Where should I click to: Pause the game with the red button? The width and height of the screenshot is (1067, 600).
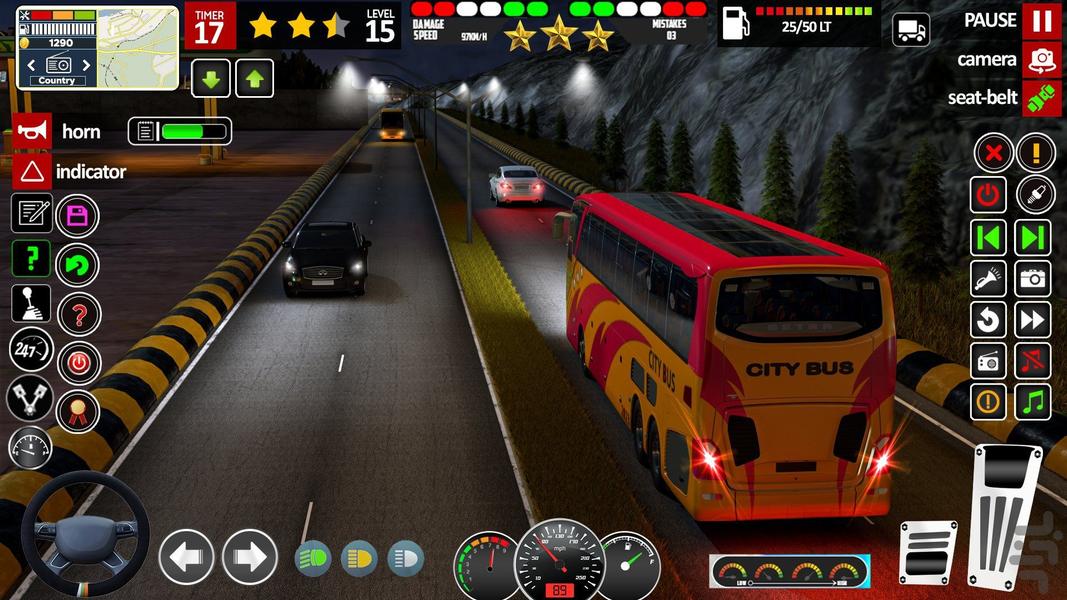pos(1042,21)
